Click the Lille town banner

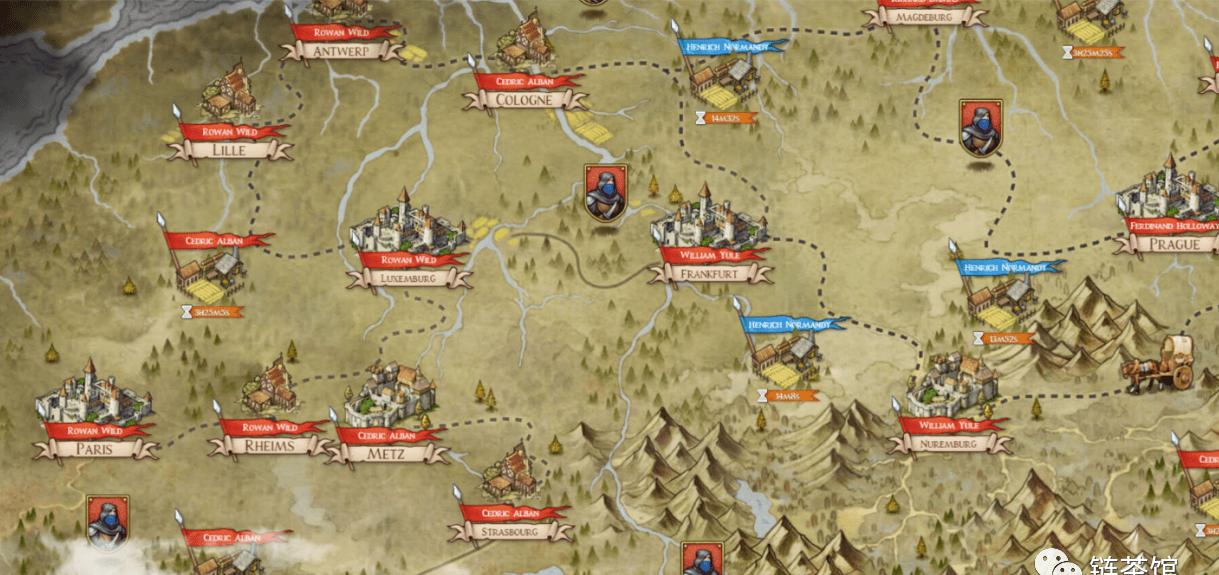pyautogui.click(x=229, y=150)
